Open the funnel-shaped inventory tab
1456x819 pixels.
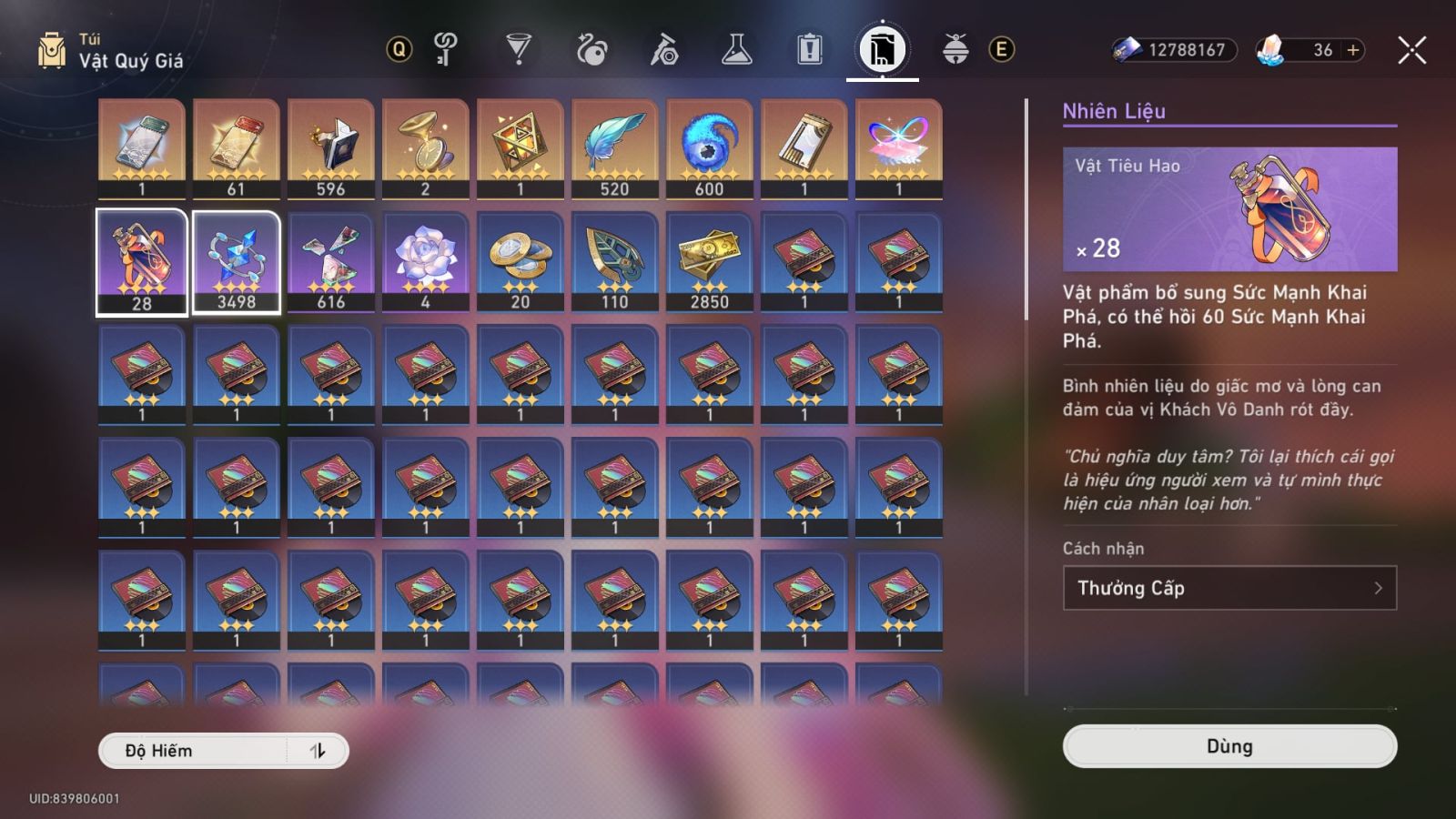(519, 49)
